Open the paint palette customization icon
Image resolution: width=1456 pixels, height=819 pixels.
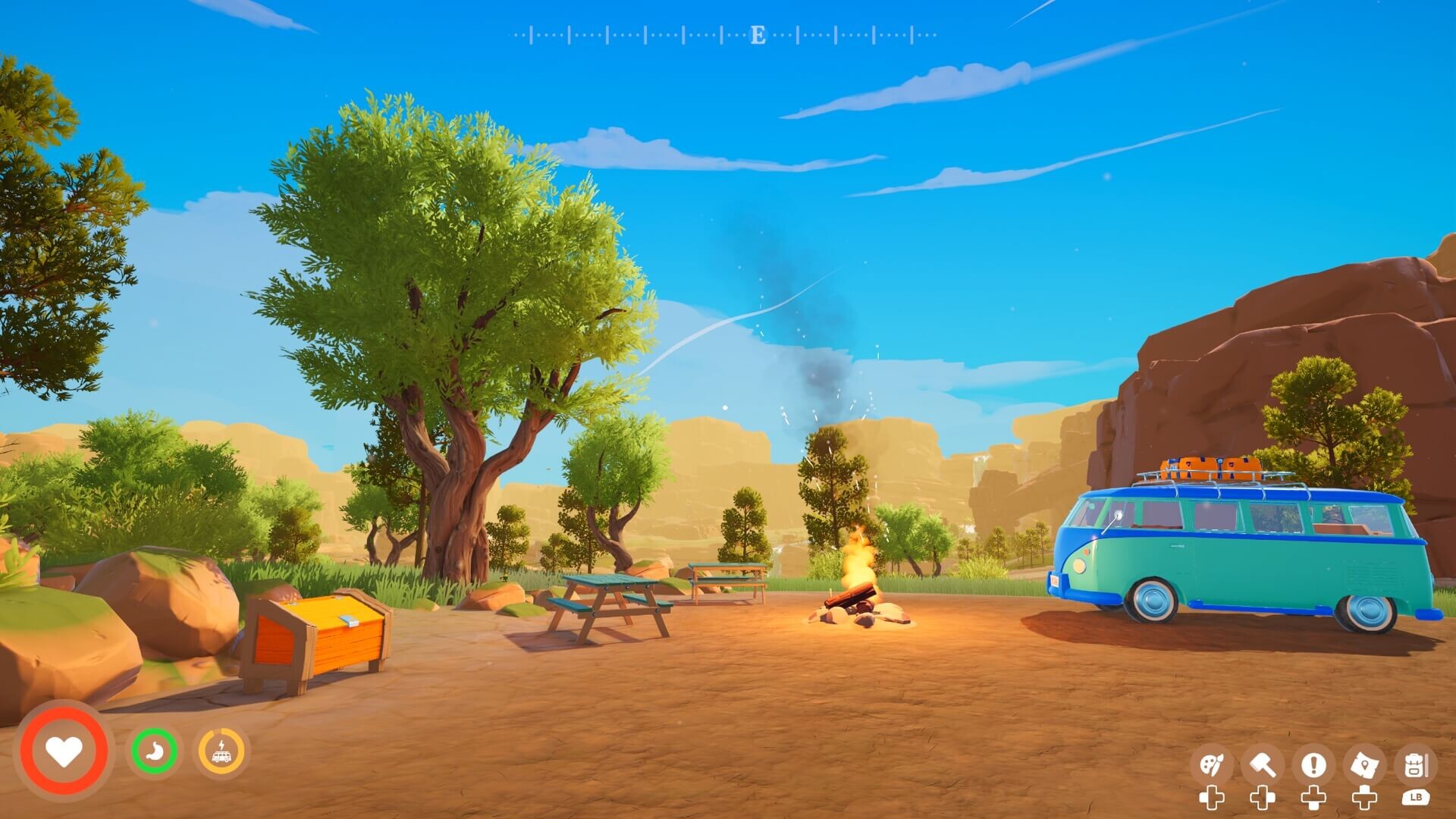(1211, 766)
